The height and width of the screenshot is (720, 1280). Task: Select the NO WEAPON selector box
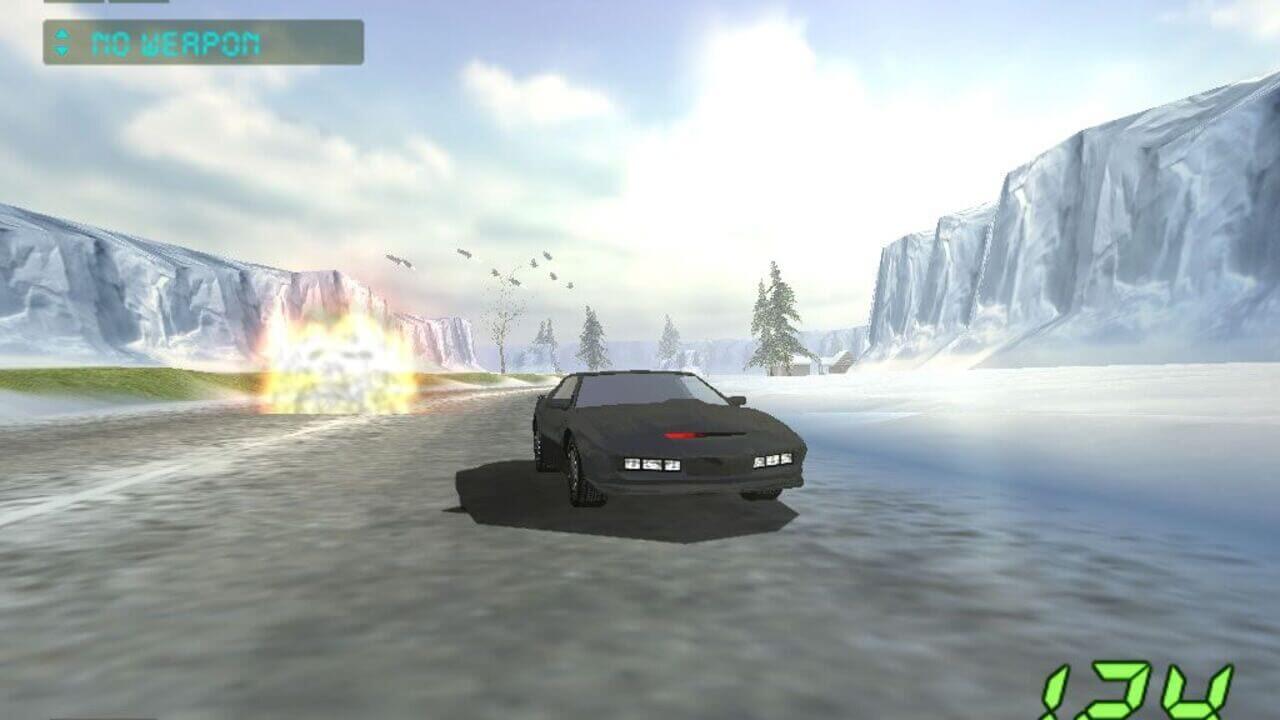pos(203,43)
